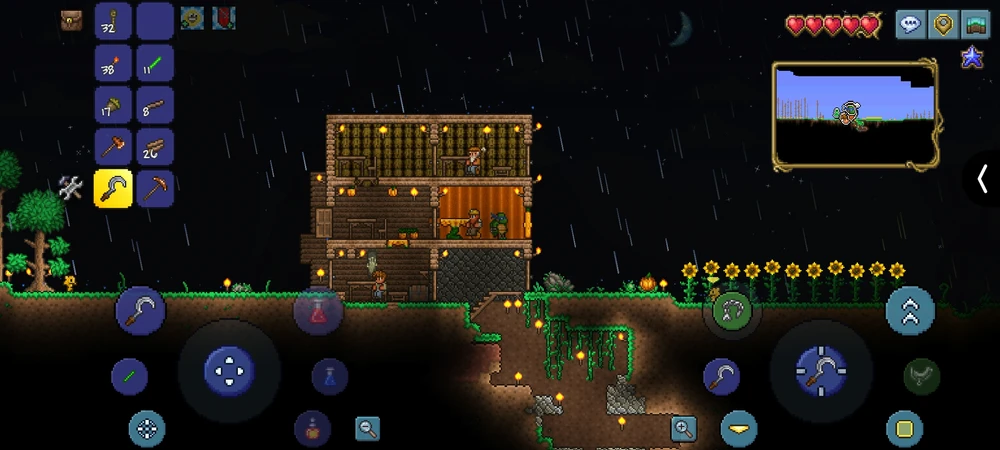Select the highlighted sickle hotbar slot
The height and width of the screenshot is (450, 1000).
(113, 188)
